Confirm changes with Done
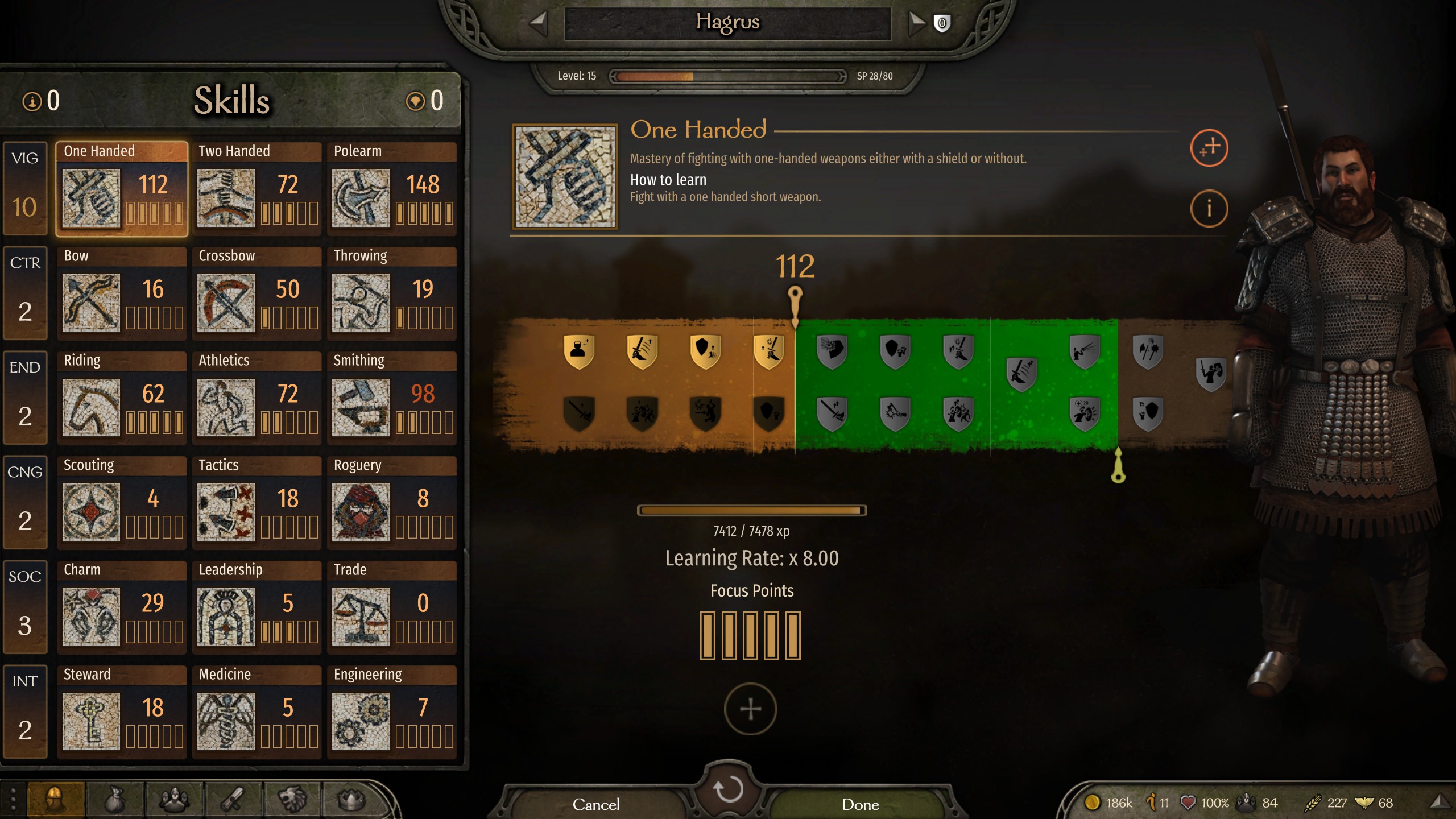 tap(860, 804)
